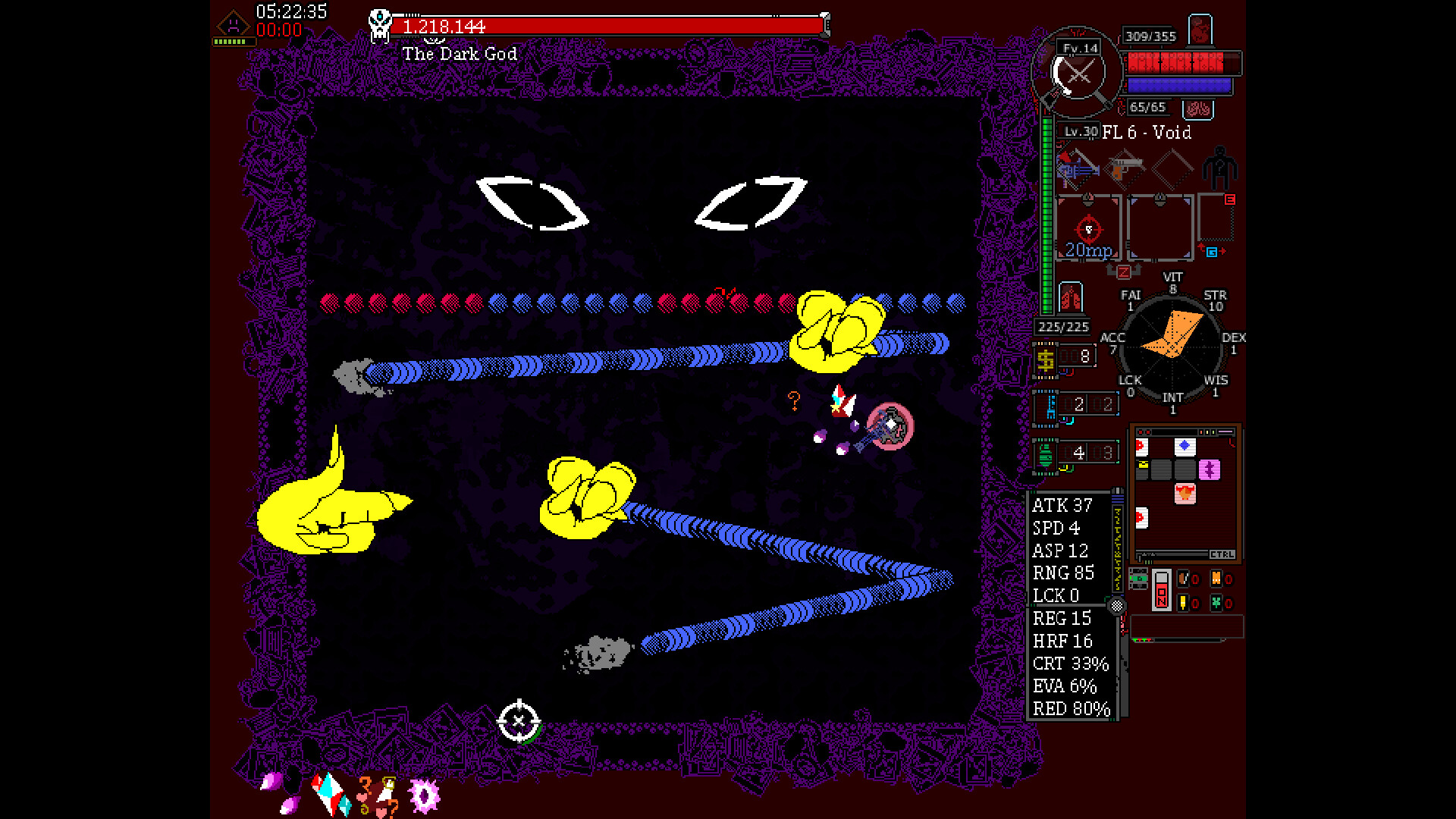This screenshot has height=819, width=1456.
Task: Select the syringe gun weapon slot
Action: (x=1078, y=170)
